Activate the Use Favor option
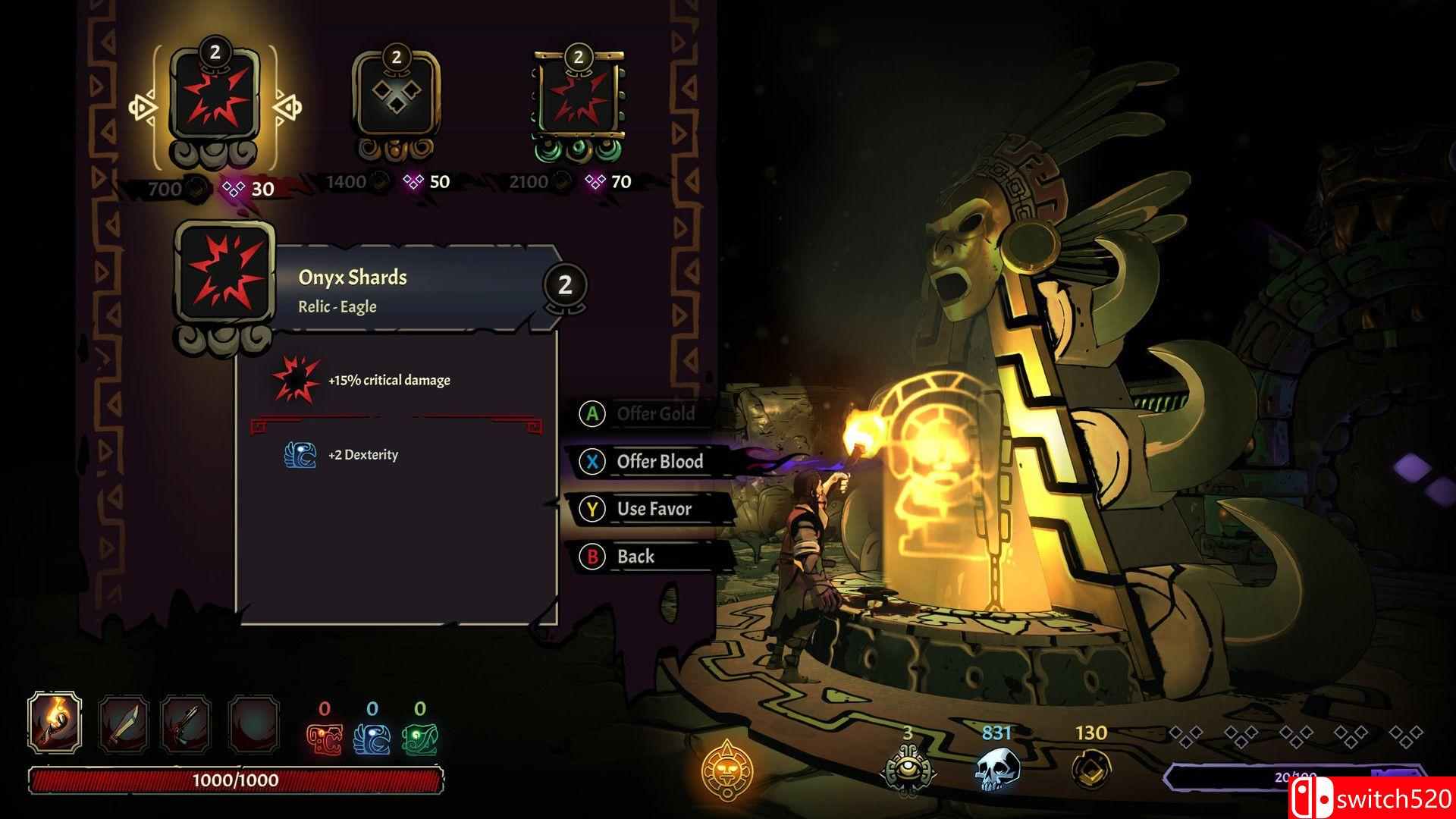1456x819 pixels. click(x=652, y=509)
